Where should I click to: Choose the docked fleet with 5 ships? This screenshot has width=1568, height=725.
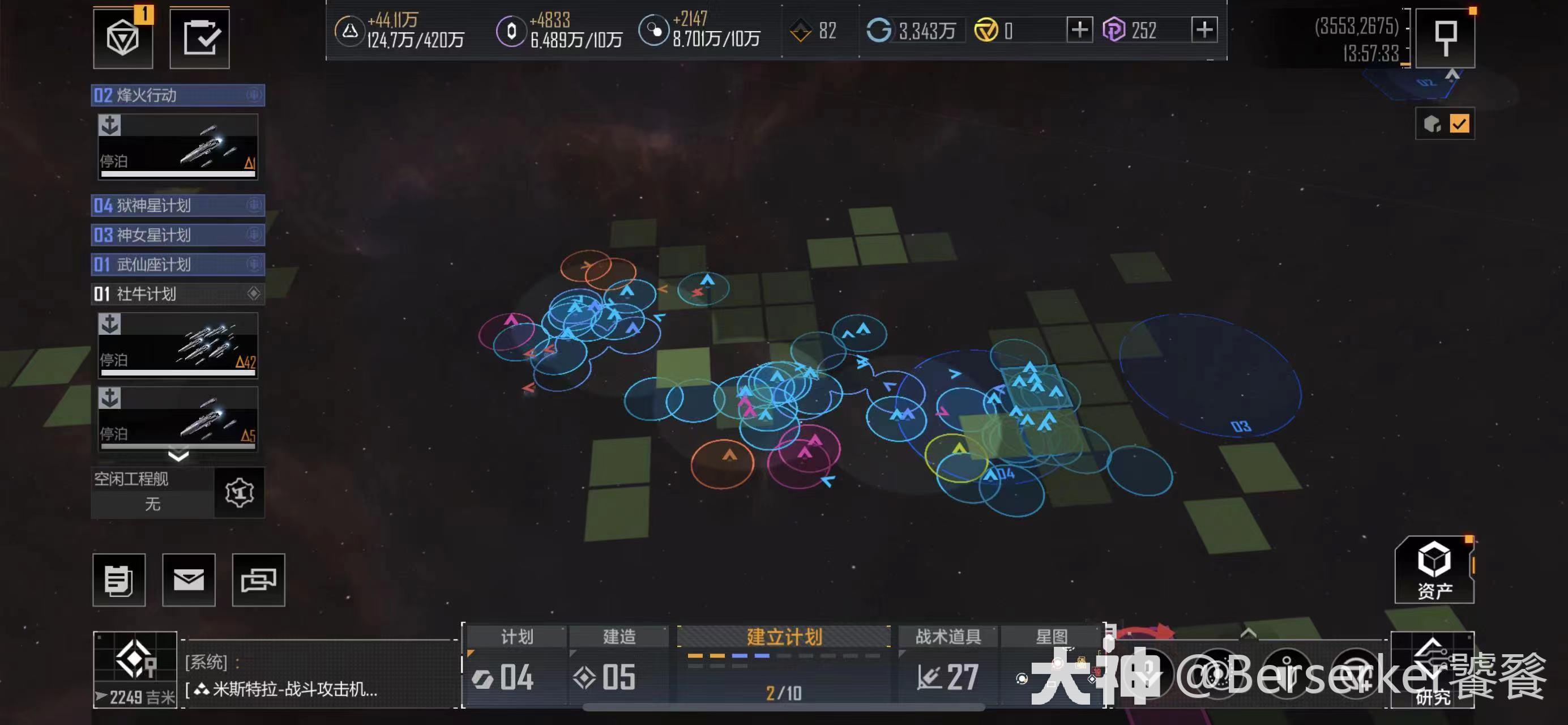(178, 419)
